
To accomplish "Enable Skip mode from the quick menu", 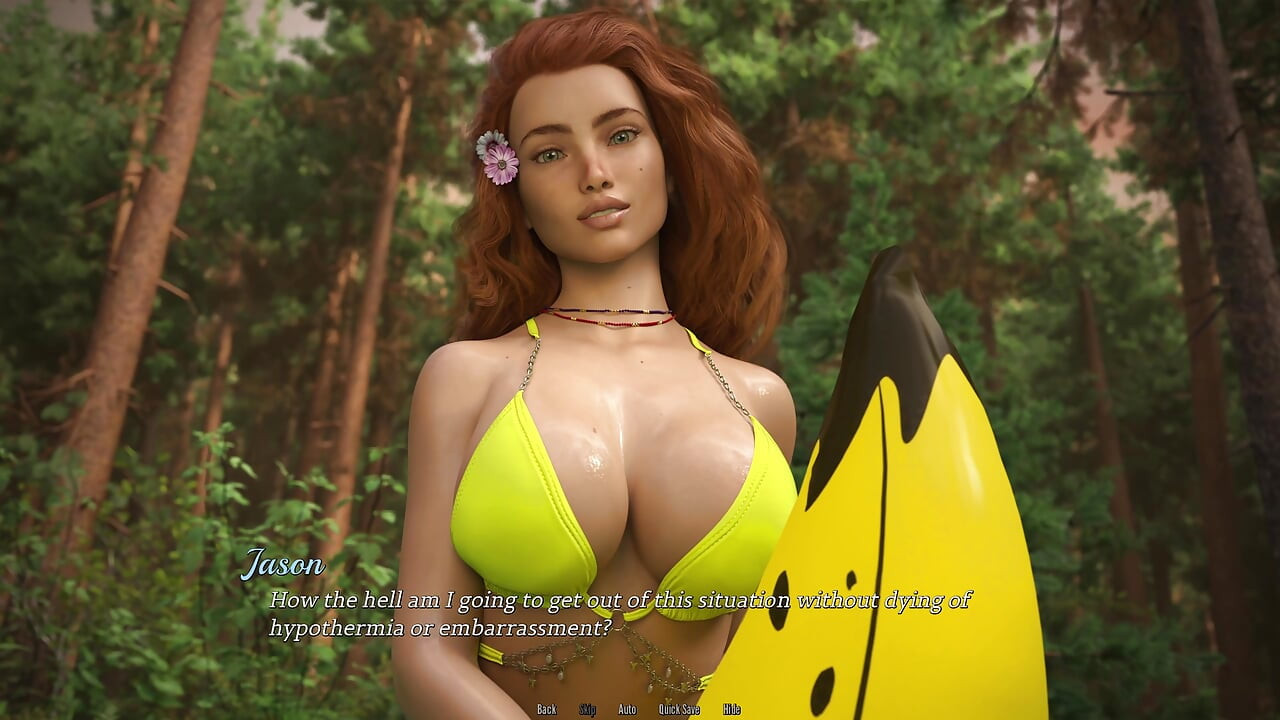I will [587, 709].
